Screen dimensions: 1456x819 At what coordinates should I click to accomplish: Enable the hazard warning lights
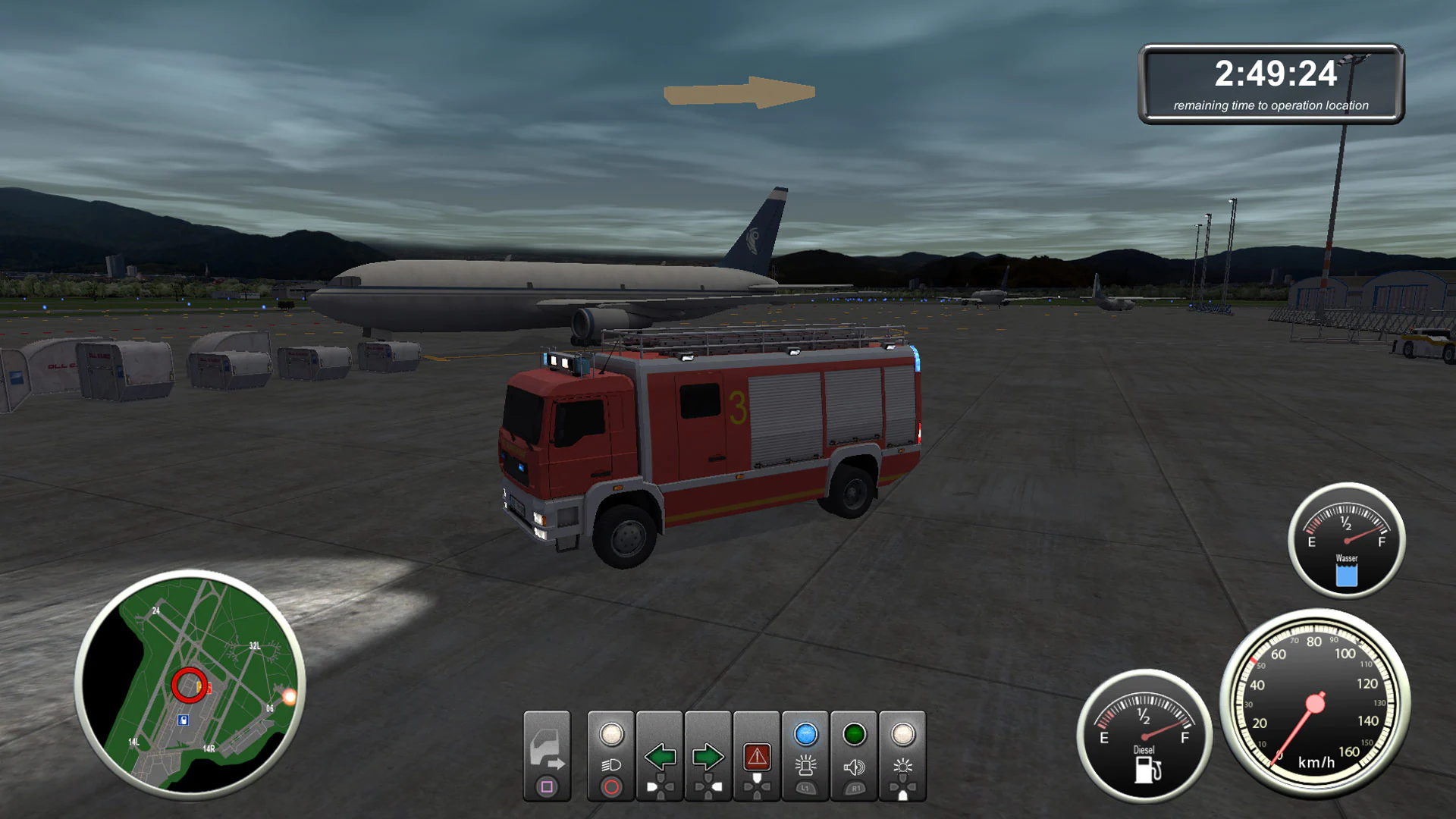(x=758, y=755)
